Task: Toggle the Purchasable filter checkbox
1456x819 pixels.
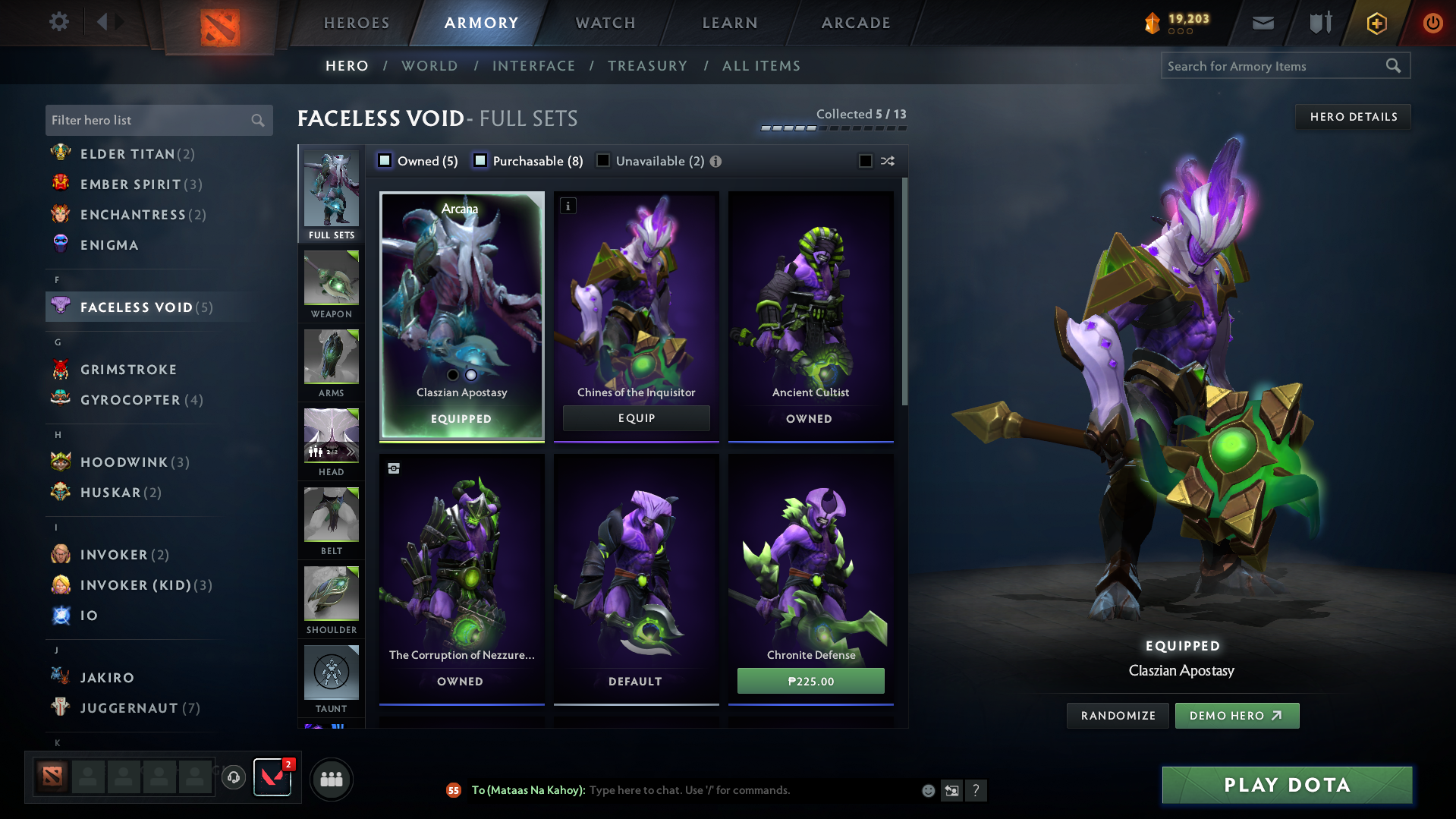Action: pyautogui.click(x=480, y=161)
